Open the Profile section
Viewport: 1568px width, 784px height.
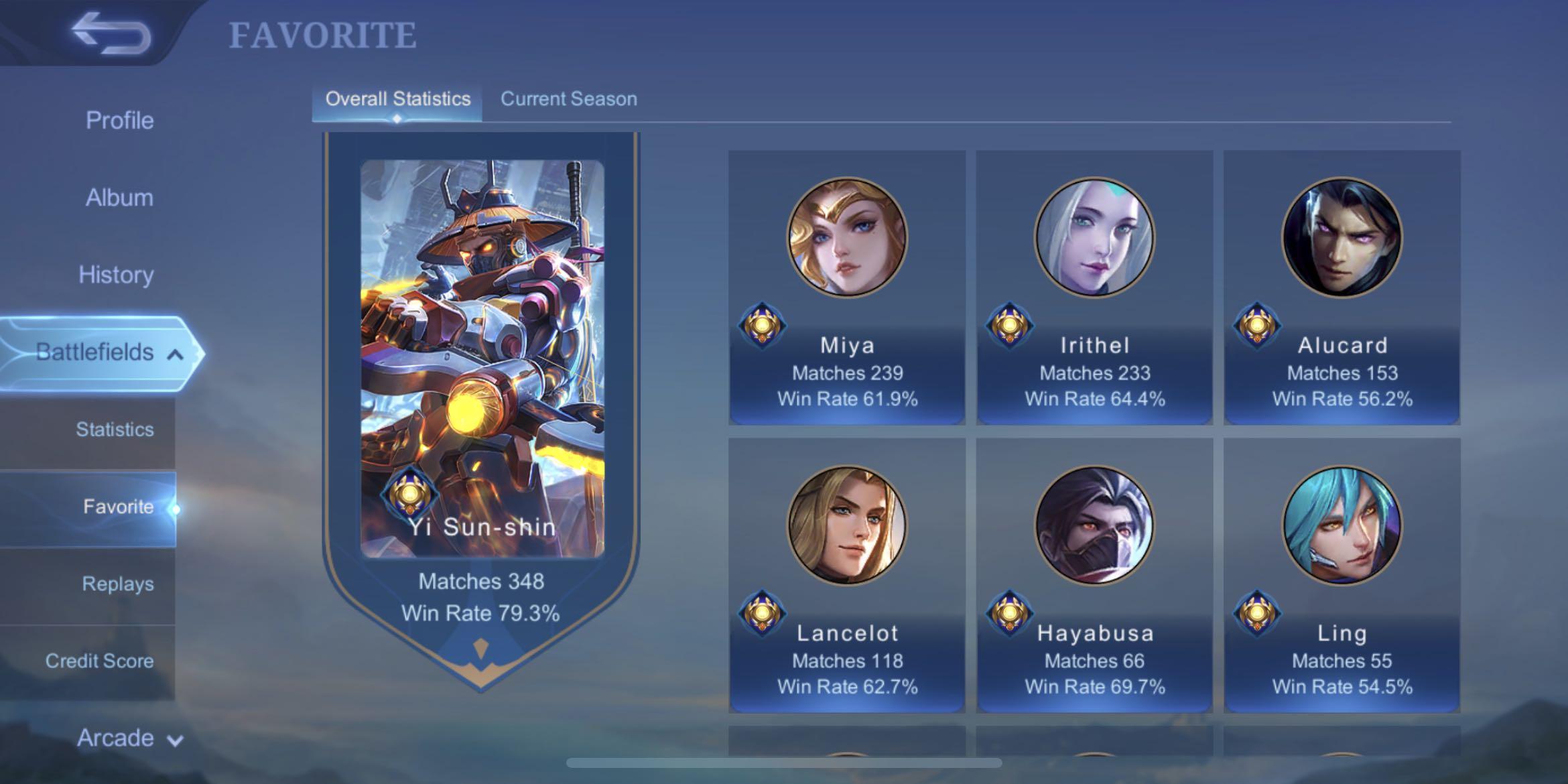(x=119, y=121)
